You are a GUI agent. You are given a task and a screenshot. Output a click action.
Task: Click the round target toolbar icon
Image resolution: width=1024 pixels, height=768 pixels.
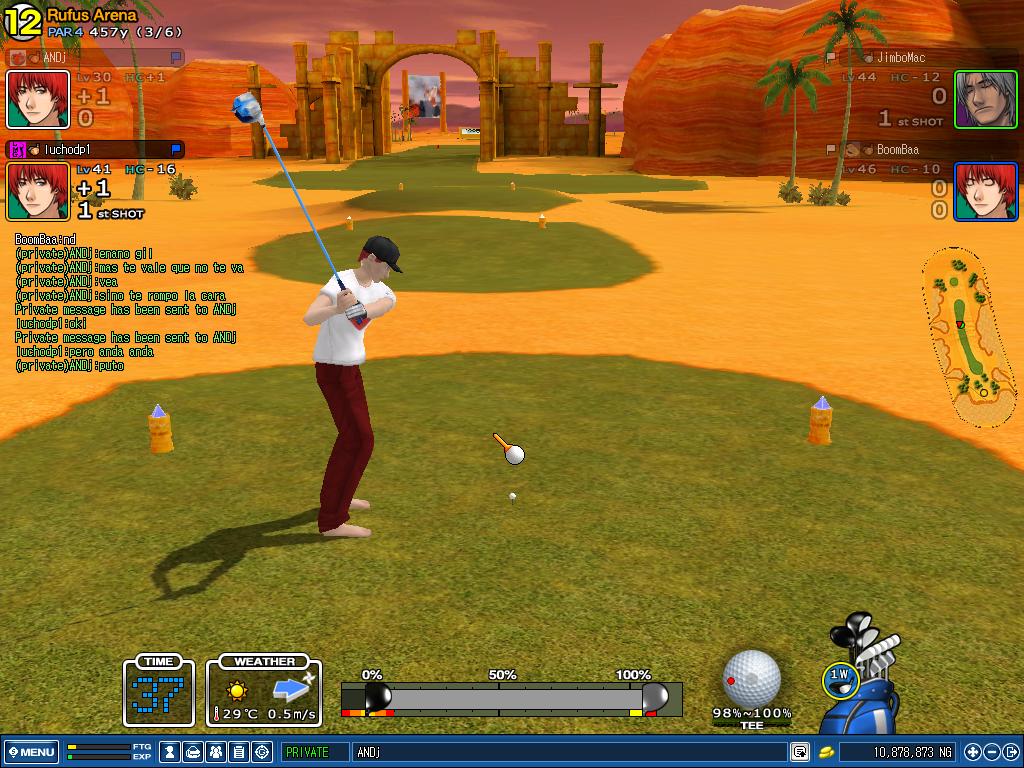click(262, 752)
